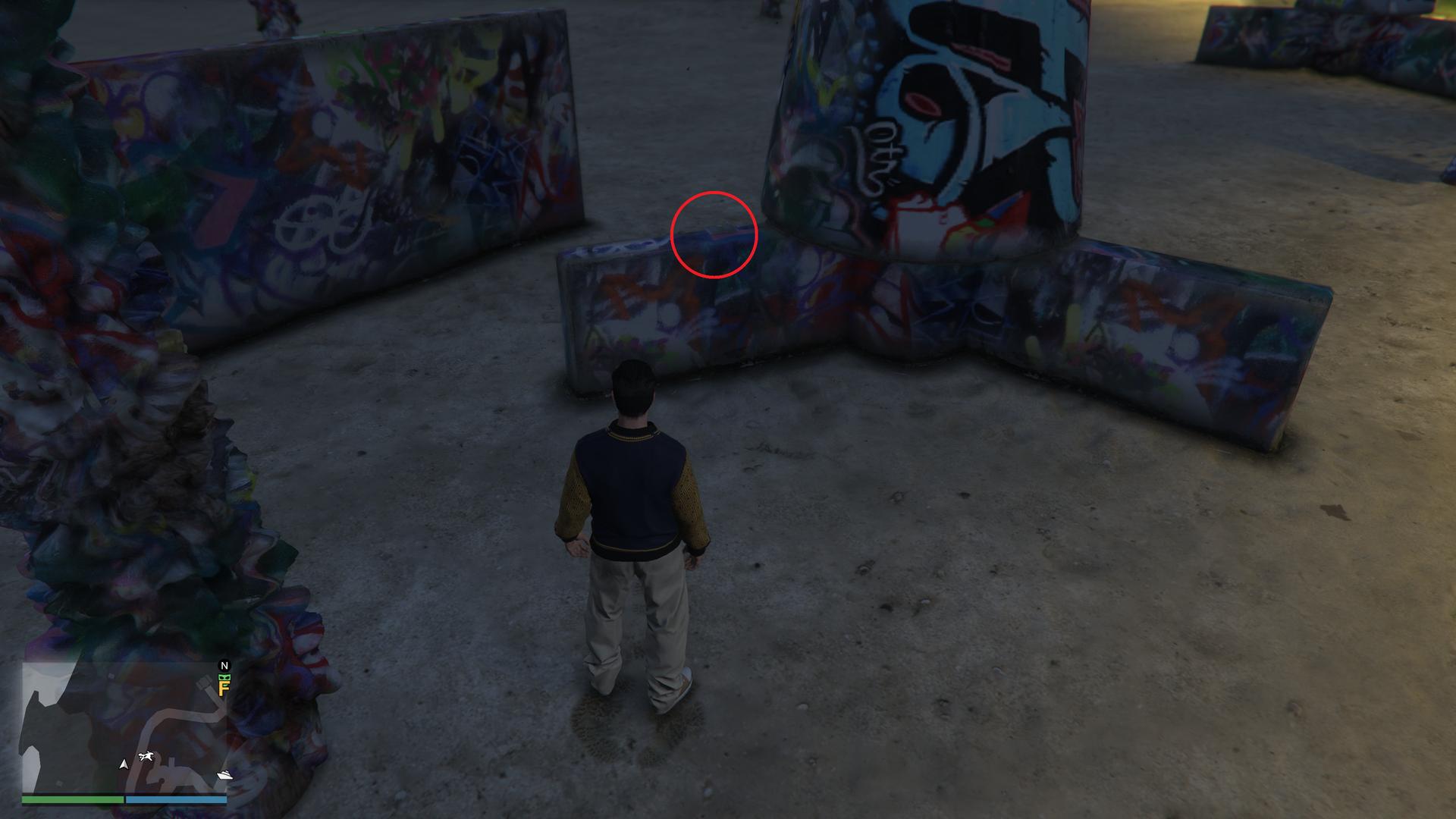Image resolution: width=1456 pixels, height=819 pixels.
Task: Click the white player arrow marker
Action: point(124,764)
